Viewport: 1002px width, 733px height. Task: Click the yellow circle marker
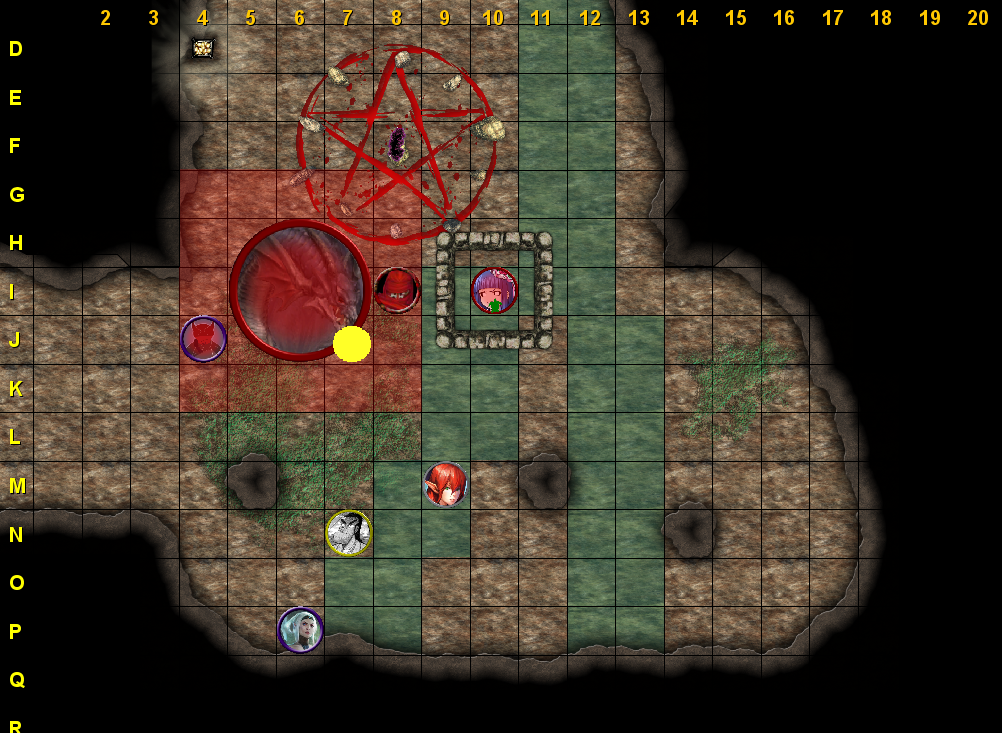pyautogui.click(x=352, y=343)
